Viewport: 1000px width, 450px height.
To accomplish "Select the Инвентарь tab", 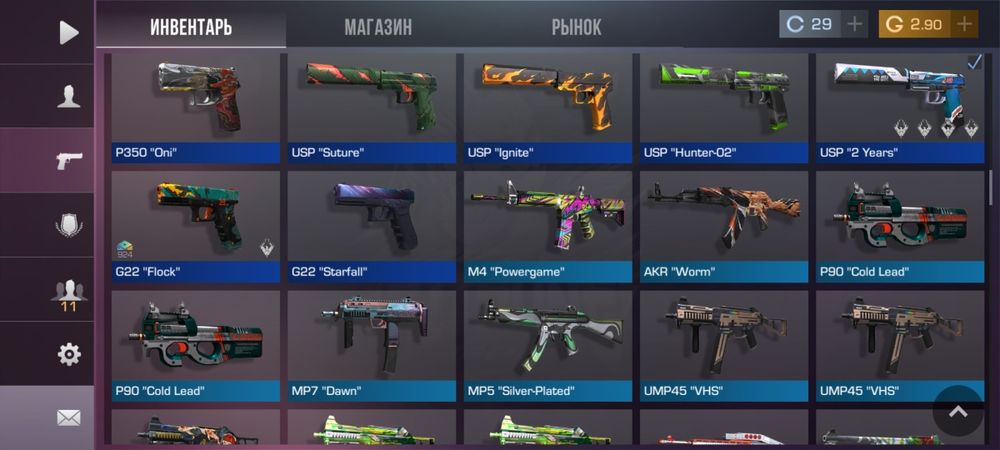I will pyautogui.click(x=191, y=27).
